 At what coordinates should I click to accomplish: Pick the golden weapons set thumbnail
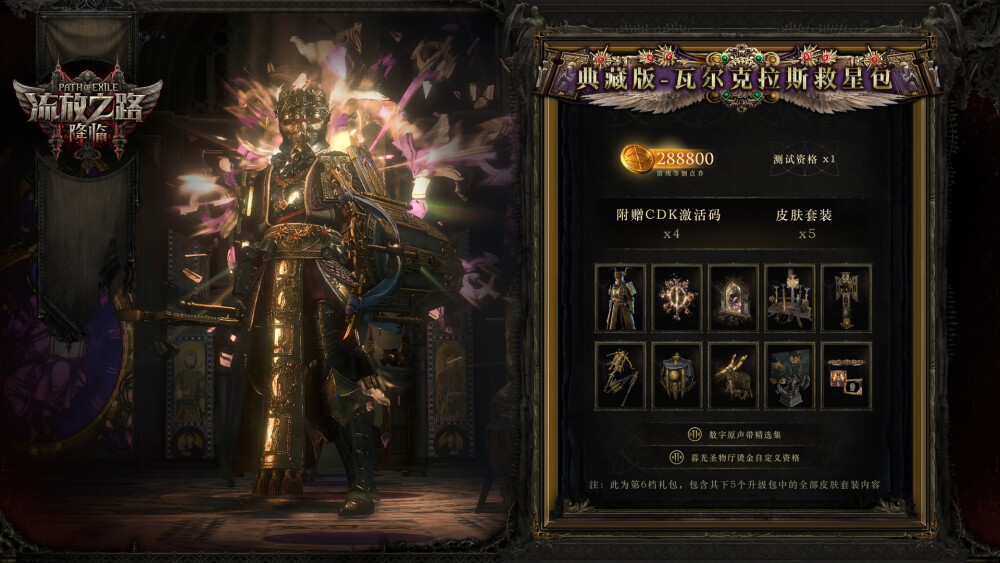point(620,376)
